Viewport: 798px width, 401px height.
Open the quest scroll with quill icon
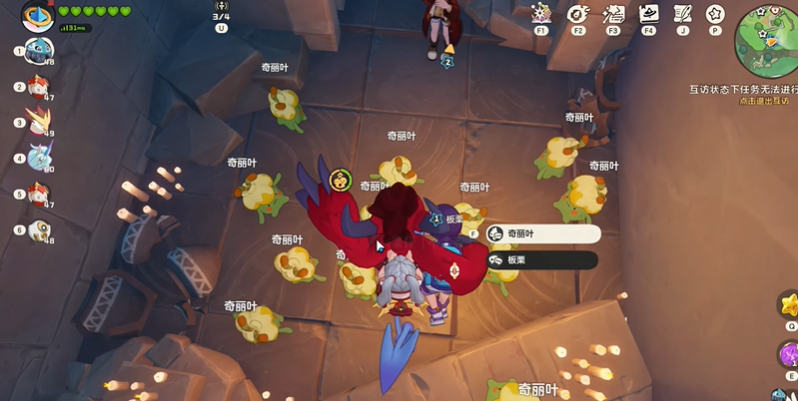683,14
